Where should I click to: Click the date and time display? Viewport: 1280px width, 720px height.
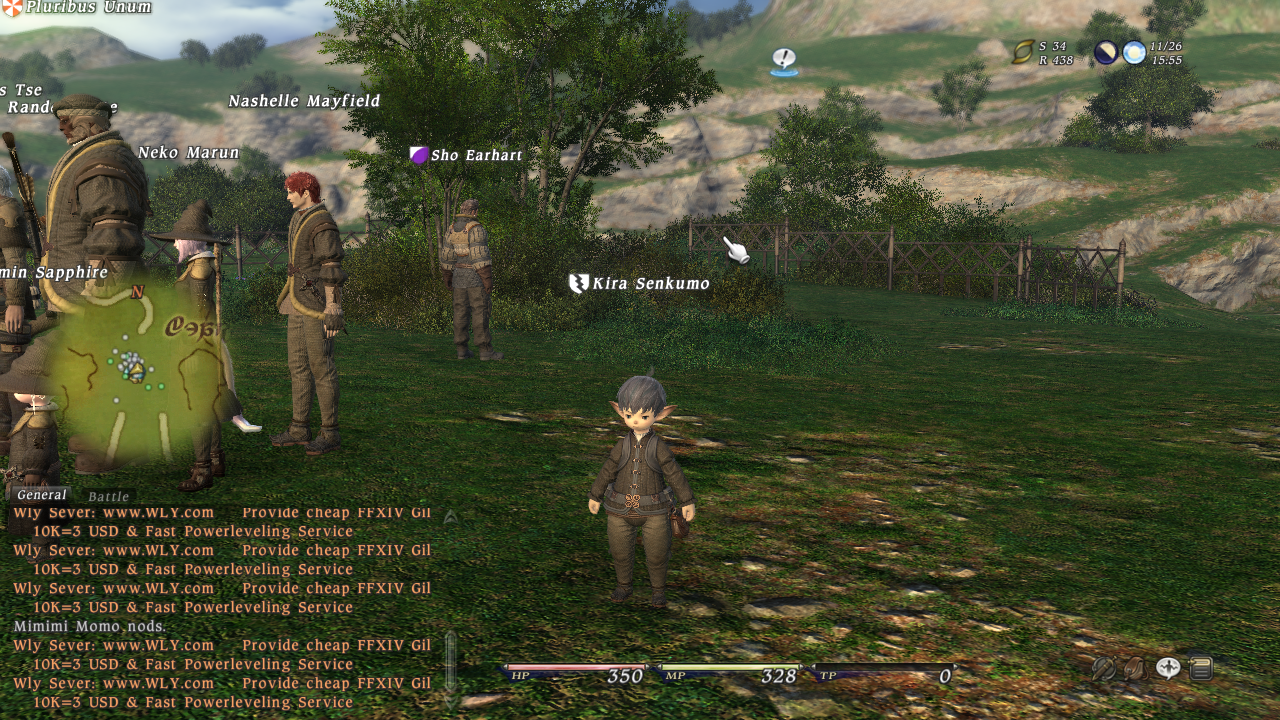(x=1168, y=51)
